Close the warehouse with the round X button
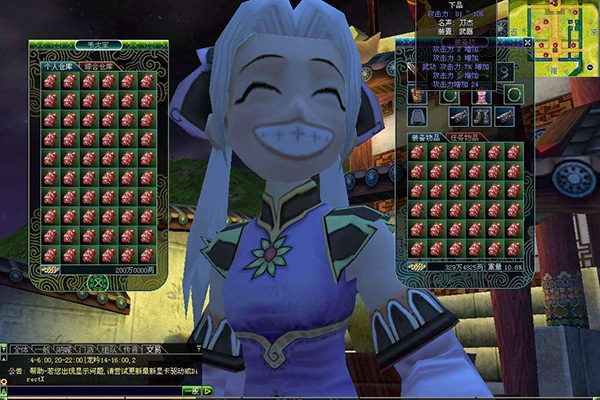This screenshot has width=600, height=400. click(x=97, y=283)
